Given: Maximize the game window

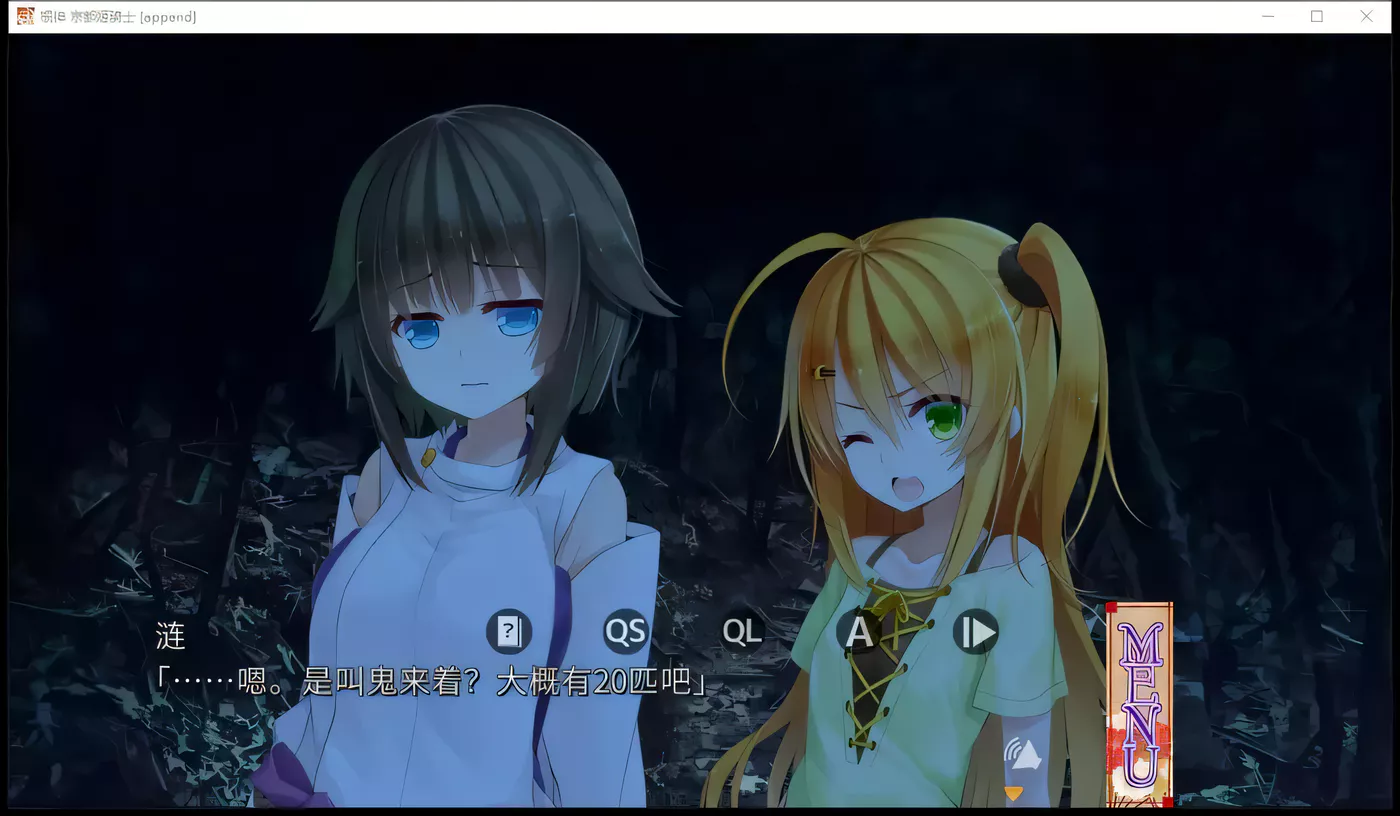Looking at the screenshot, I should tap(1317, 16).
